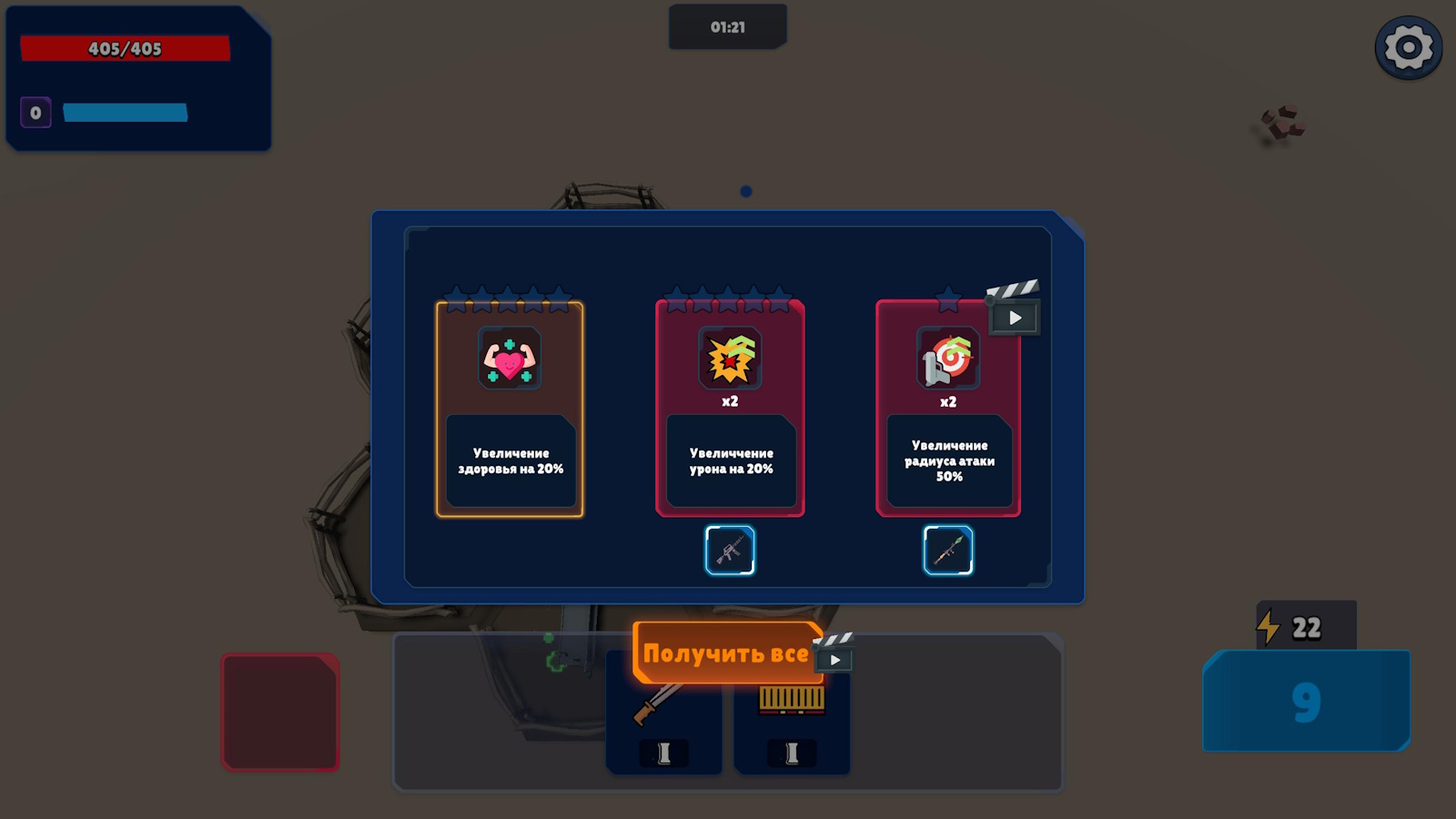Select the health increase card icon
This screenshot has width=1456, height=819.
[x=511, y=359]
